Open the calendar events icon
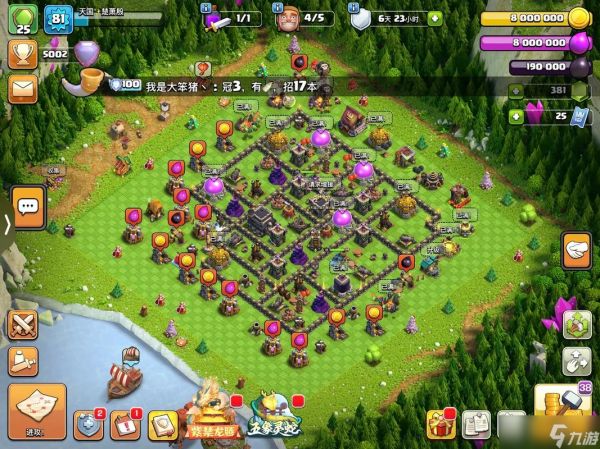 click(x=125, y=424)
